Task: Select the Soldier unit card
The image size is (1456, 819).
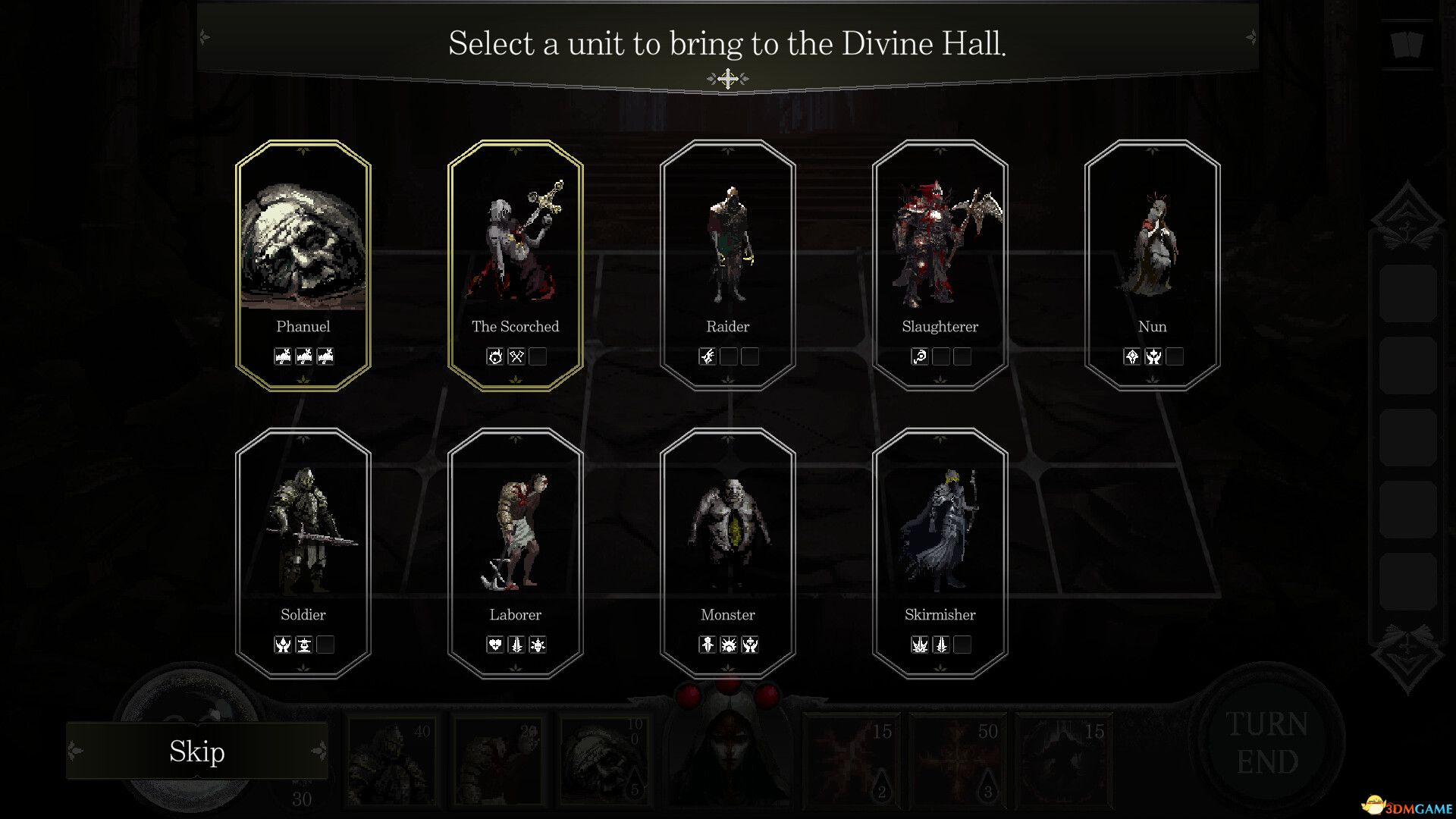Action: pos(303,554)
